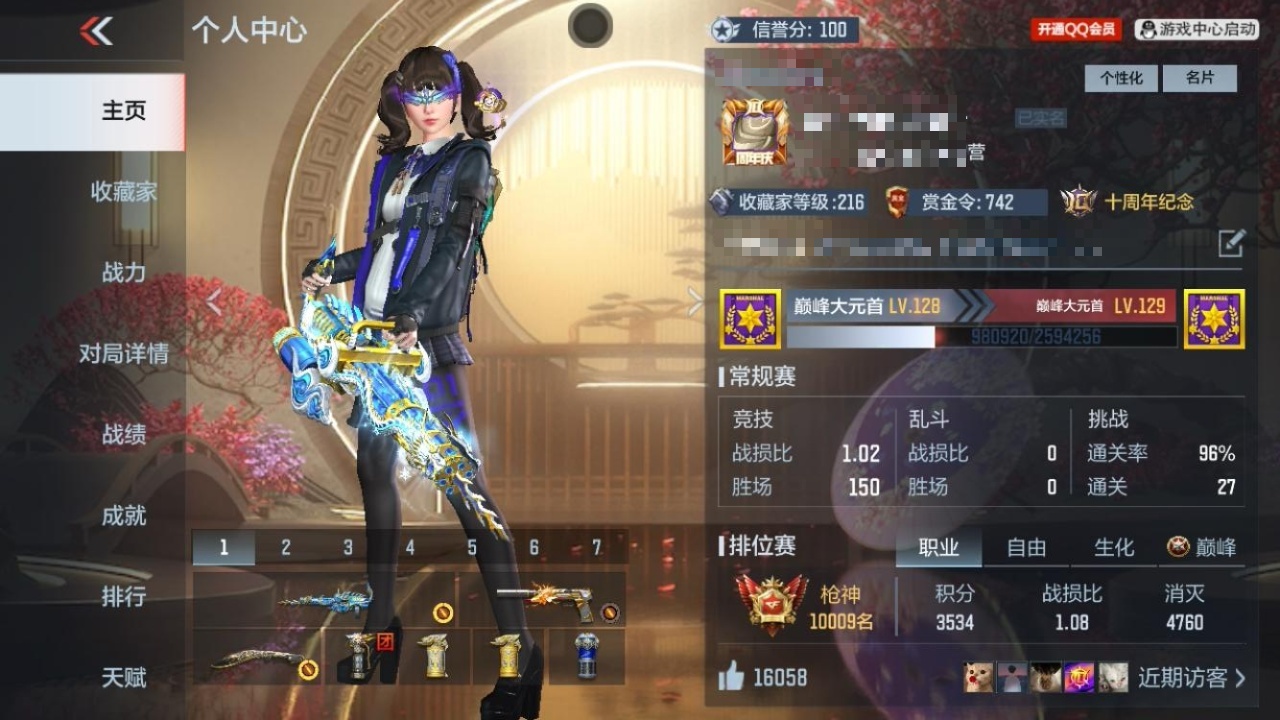The height and width of the screenshot is (720, 1280).
Task: Open the 枪神 rank emblem
Action: [770, 602]
